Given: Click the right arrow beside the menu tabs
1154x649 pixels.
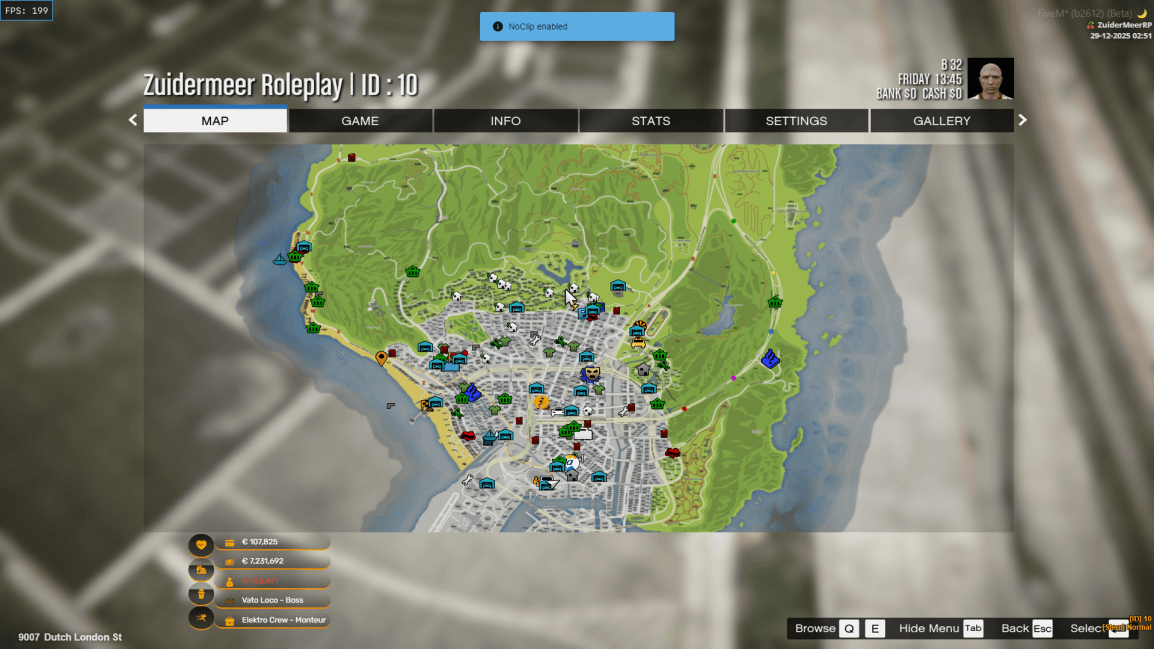Looking at the screenshot, I should tap(1022, 120).
